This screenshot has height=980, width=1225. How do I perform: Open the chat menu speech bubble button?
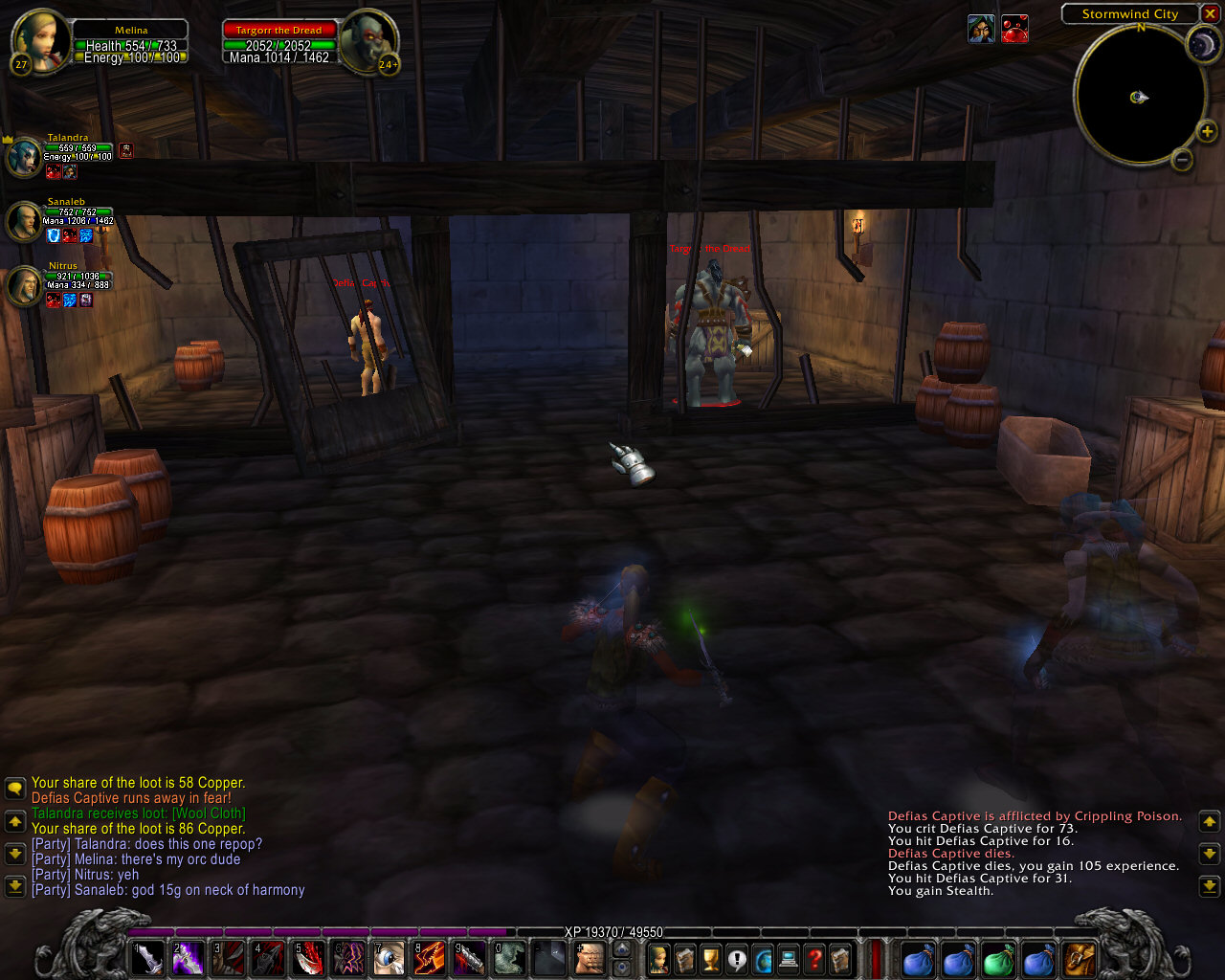point(15,789)
